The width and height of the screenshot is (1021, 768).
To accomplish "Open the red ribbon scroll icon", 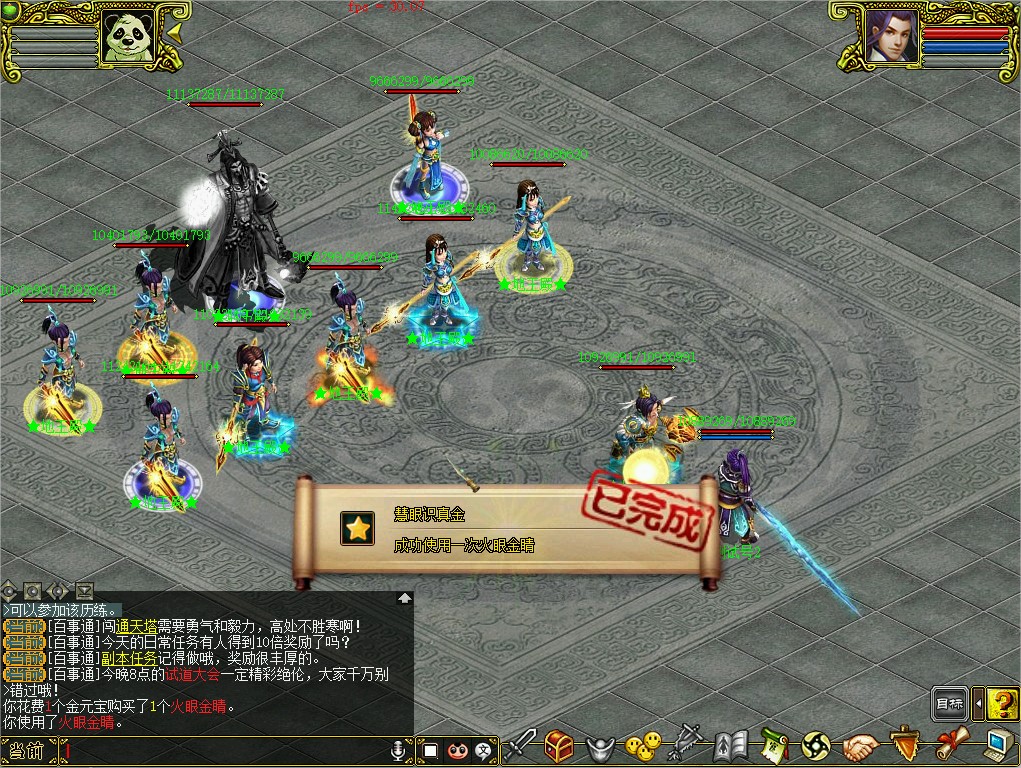I will click(x=951, y=745).
